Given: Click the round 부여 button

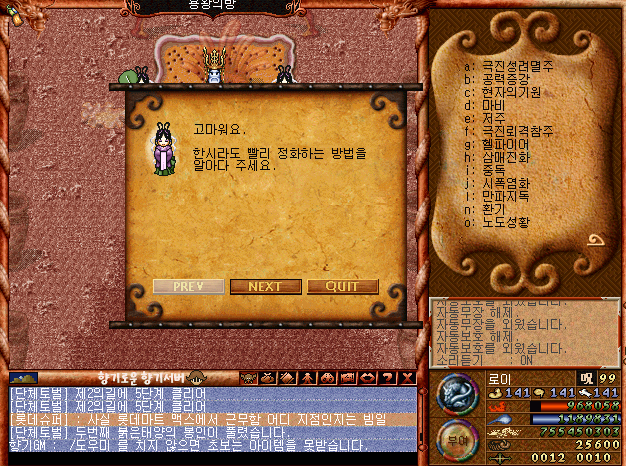Looking at the screenshot, I should coord(455,440).
